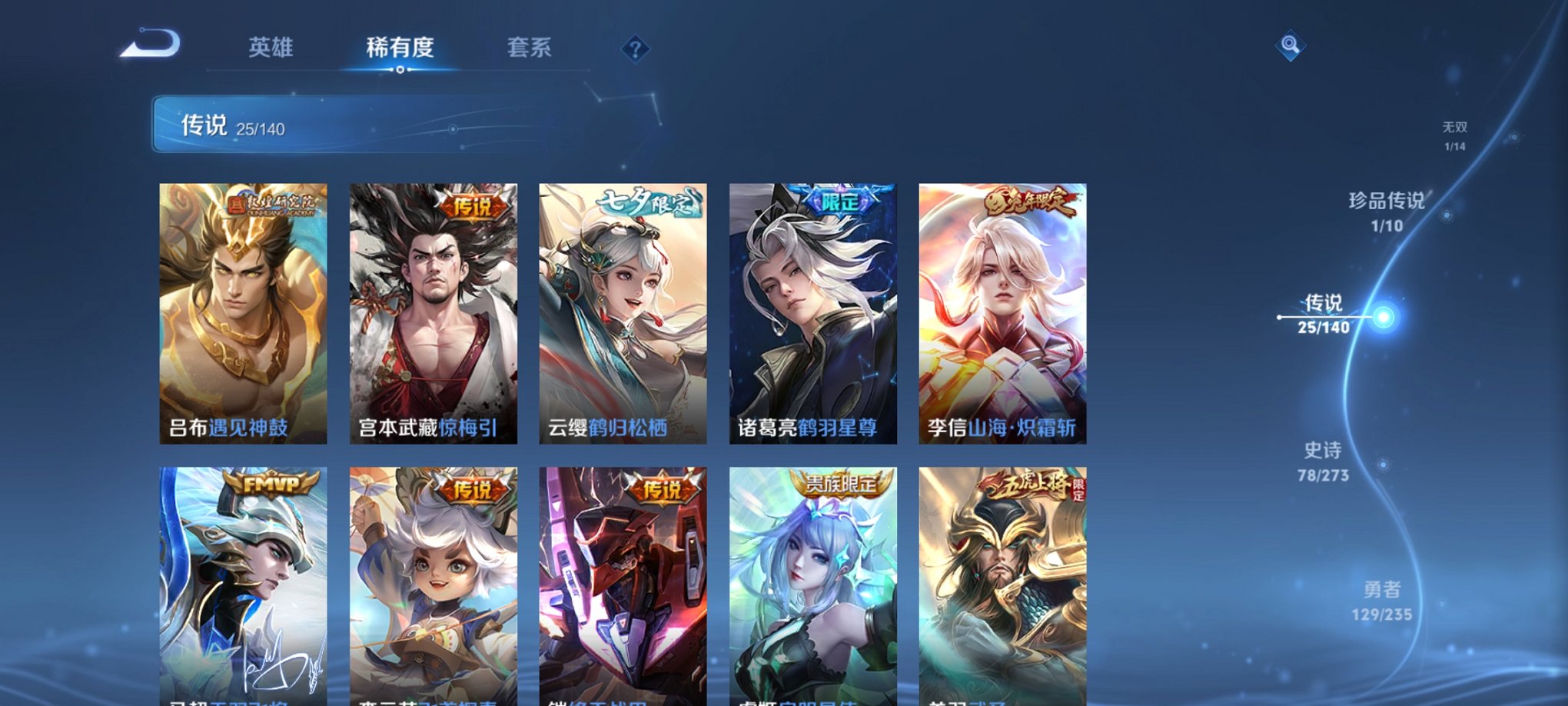The width and height of the screenshot is (1568, 706).
Task: Open the help question mark icon
Action: click(x=634, y=49)
